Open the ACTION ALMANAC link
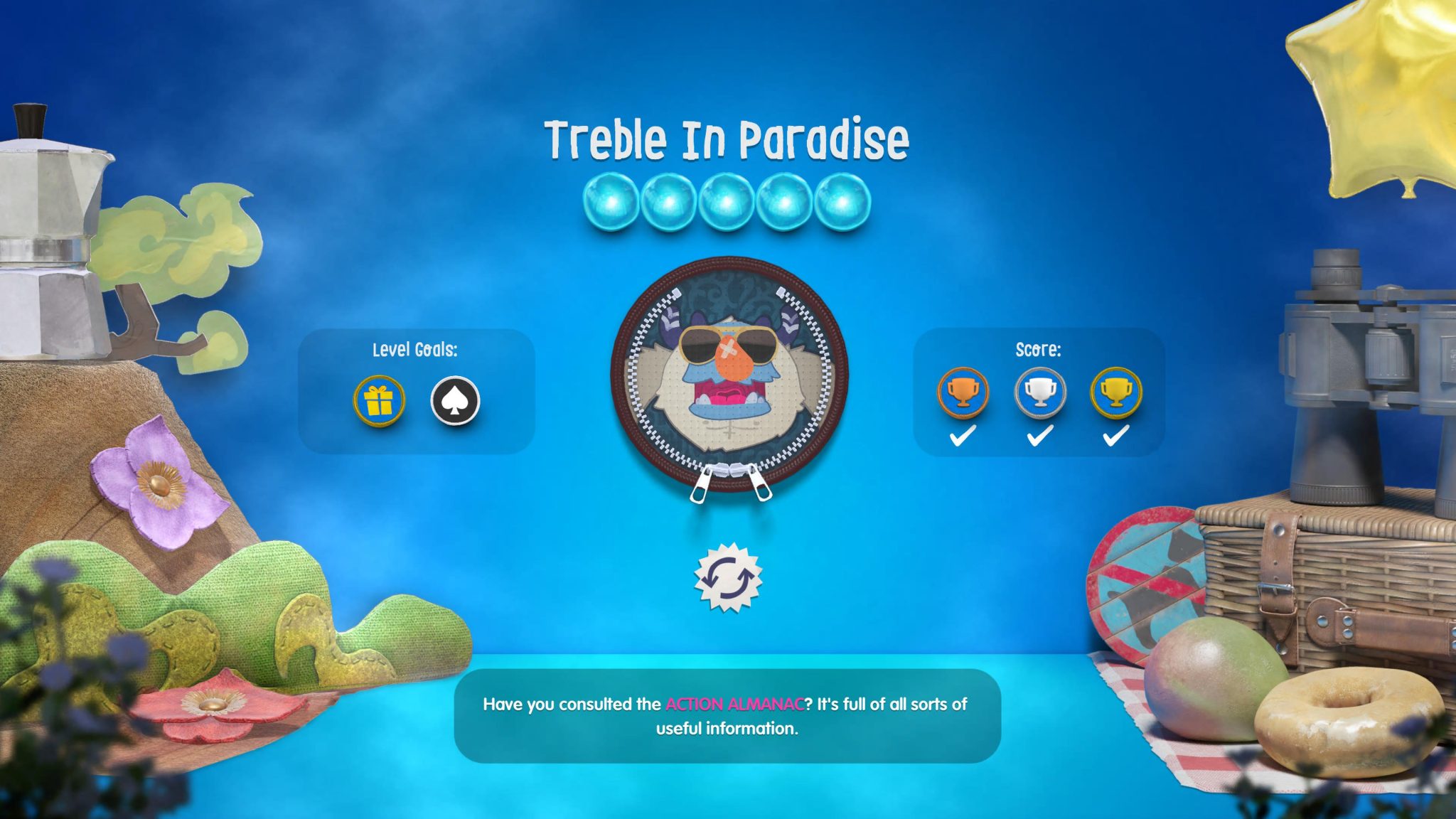Screen dimensions: 1456x819 736,705
